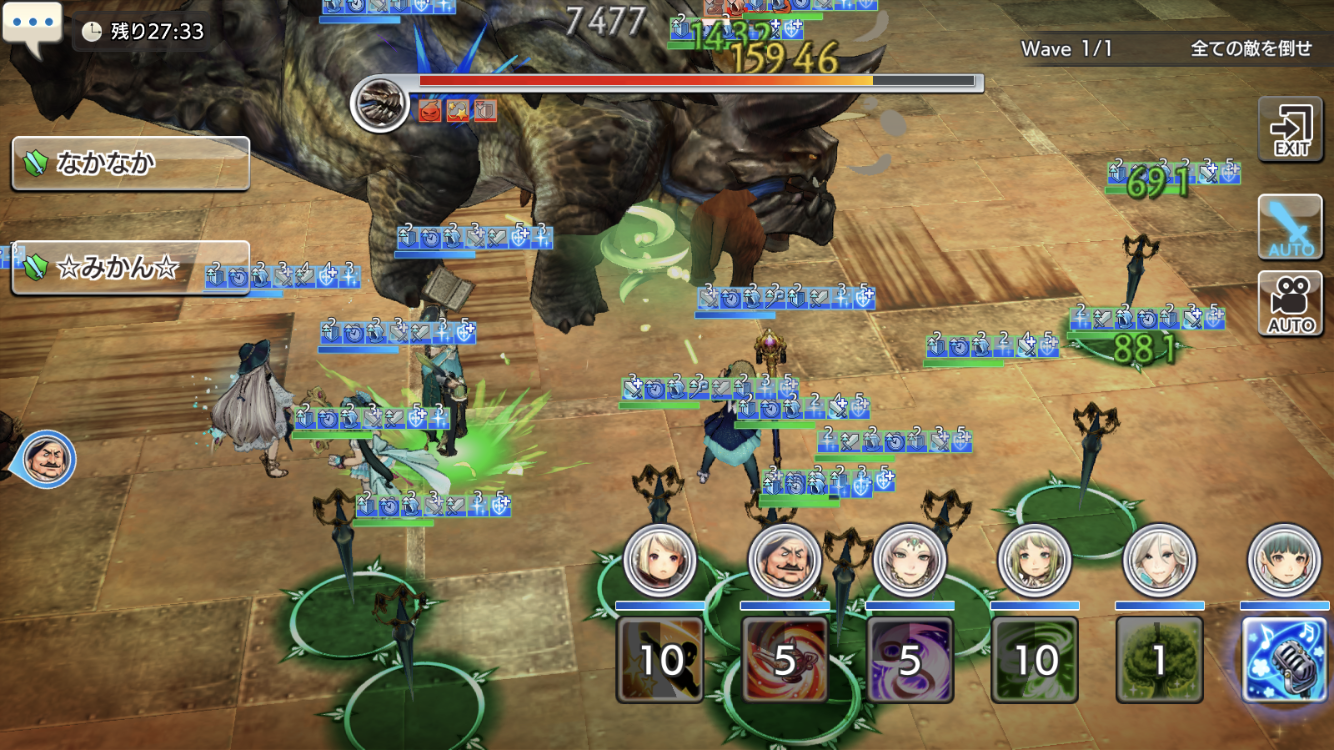This screenshot has height=750, width=1334.
Task: Select the boss monster portrait icon
Action: (380, 103)
